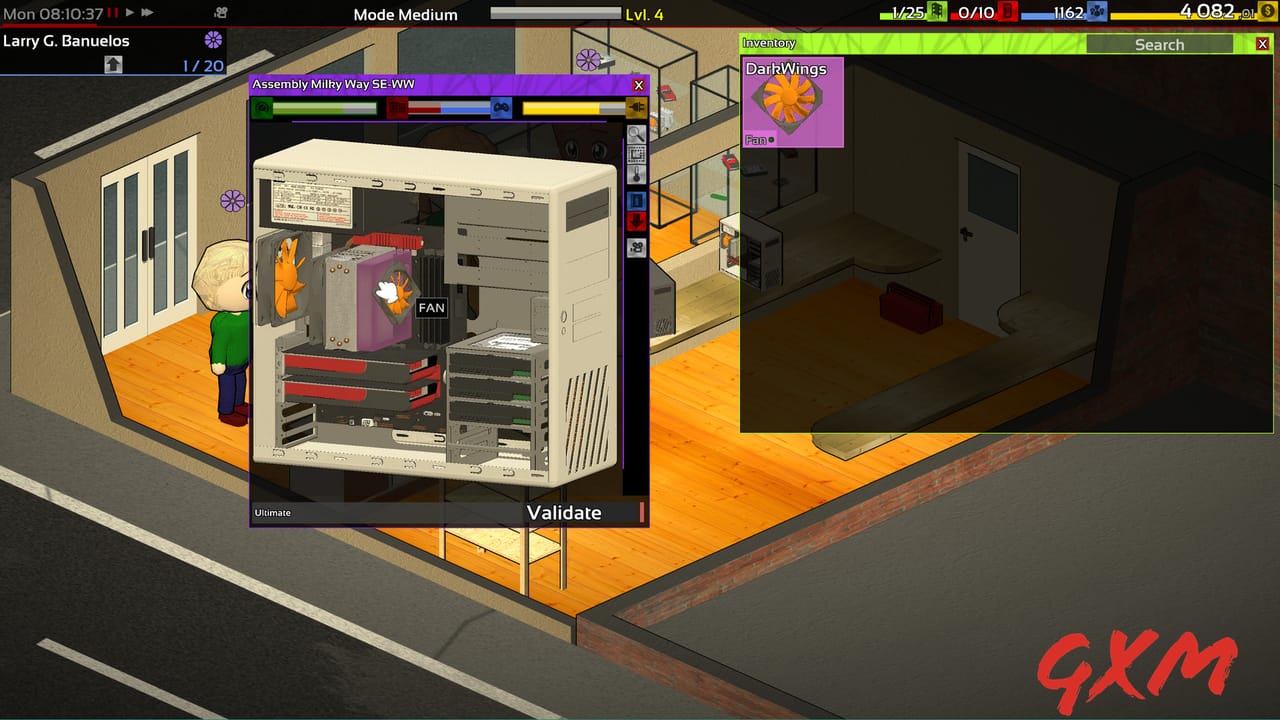Click the dotted-frame selection icon below the magnifier
This screenshot has width=1280, height=720.
point(637,155)
